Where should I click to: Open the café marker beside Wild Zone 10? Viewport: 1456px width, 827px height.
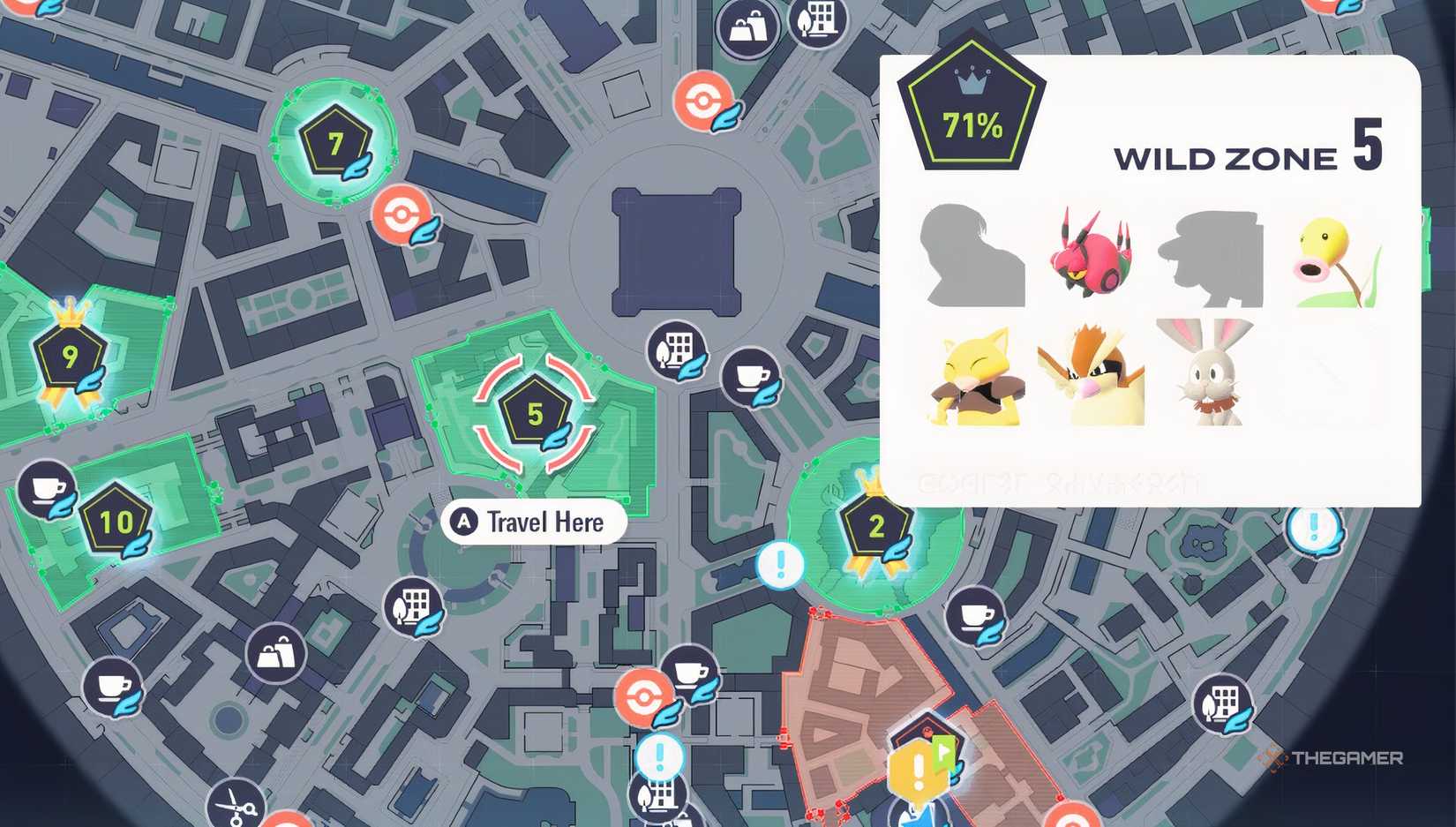(x=47, y=488)
